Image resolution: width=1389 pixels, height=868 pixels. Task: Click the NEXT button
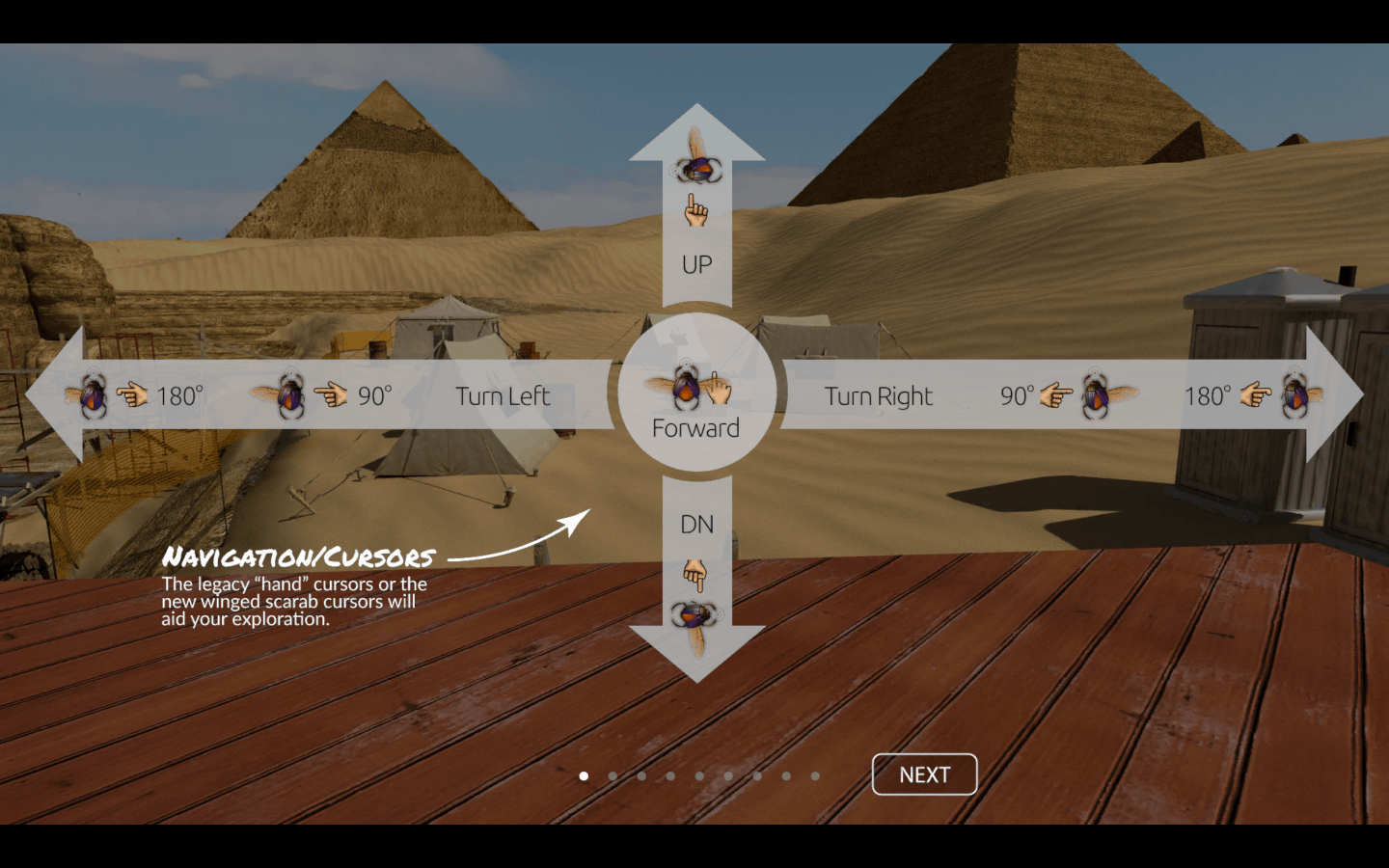click(924, 774)
